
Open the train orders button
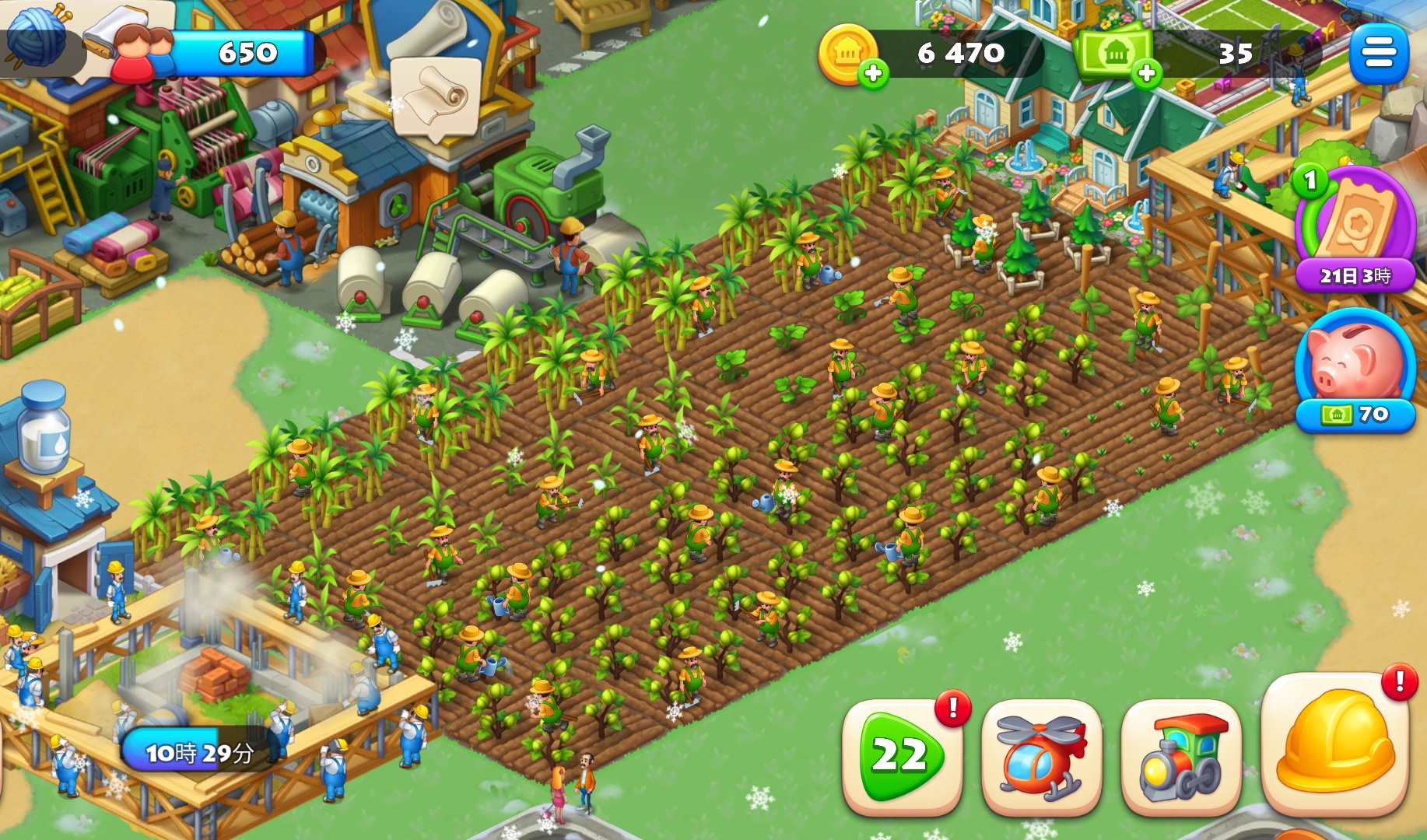point(1180,757)
